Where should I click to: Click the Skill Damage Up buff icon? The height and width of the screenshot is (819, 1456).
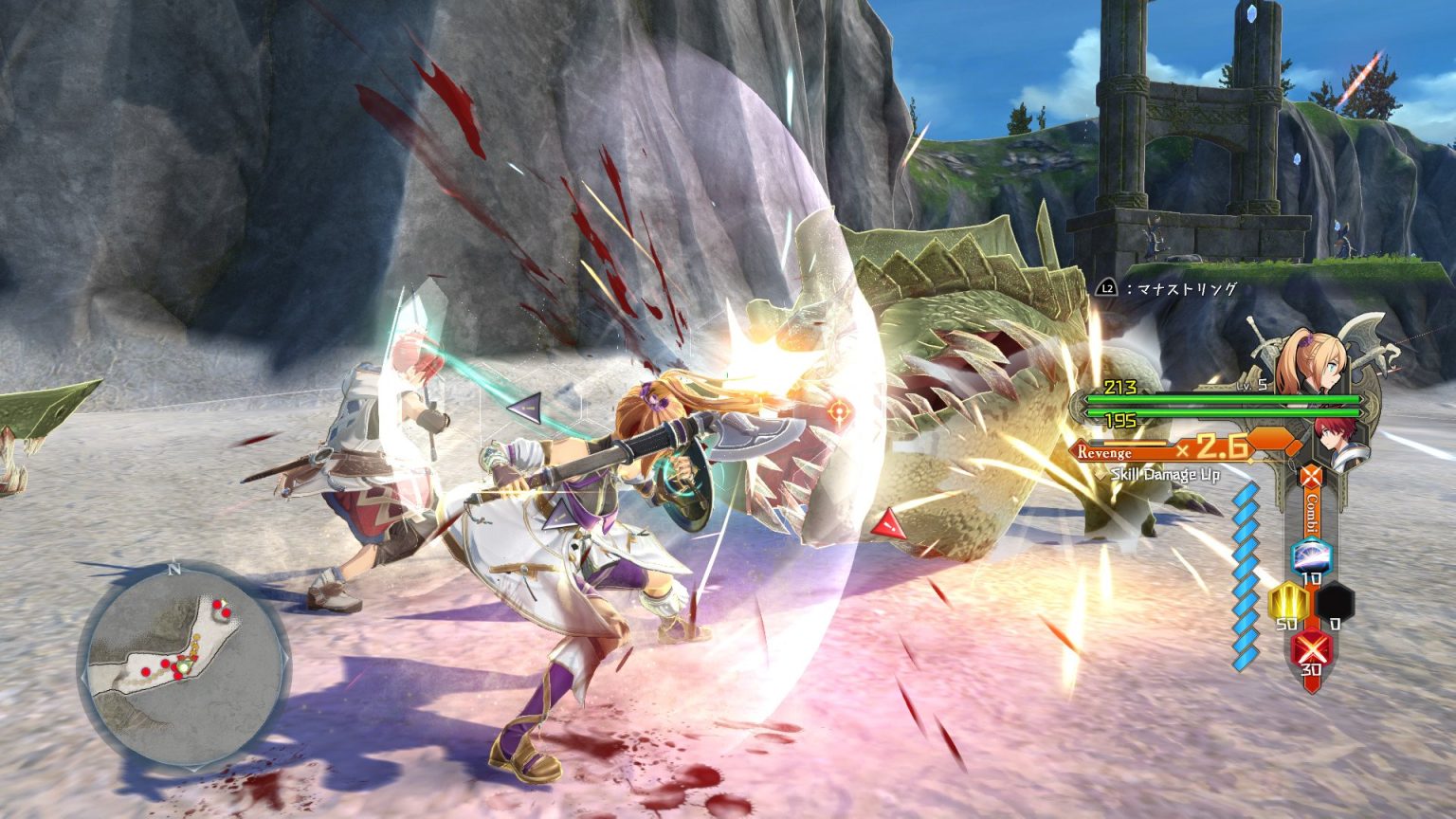click(1166, 475)
